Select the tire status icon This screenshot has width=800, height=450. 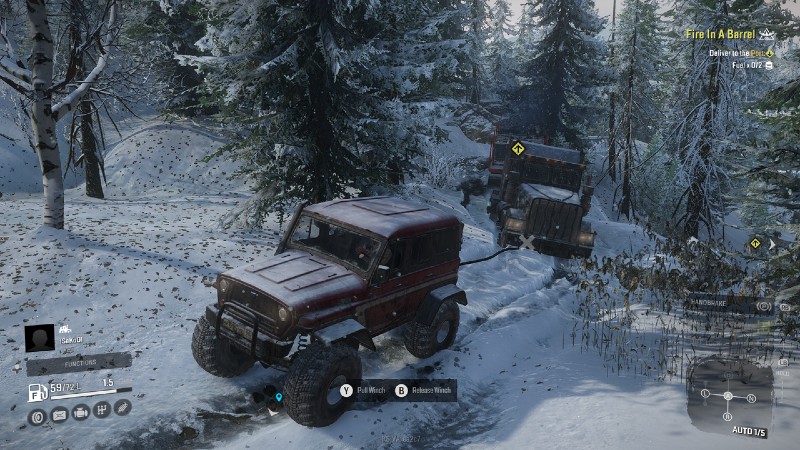pyautogui.click(x=37, y=411)
